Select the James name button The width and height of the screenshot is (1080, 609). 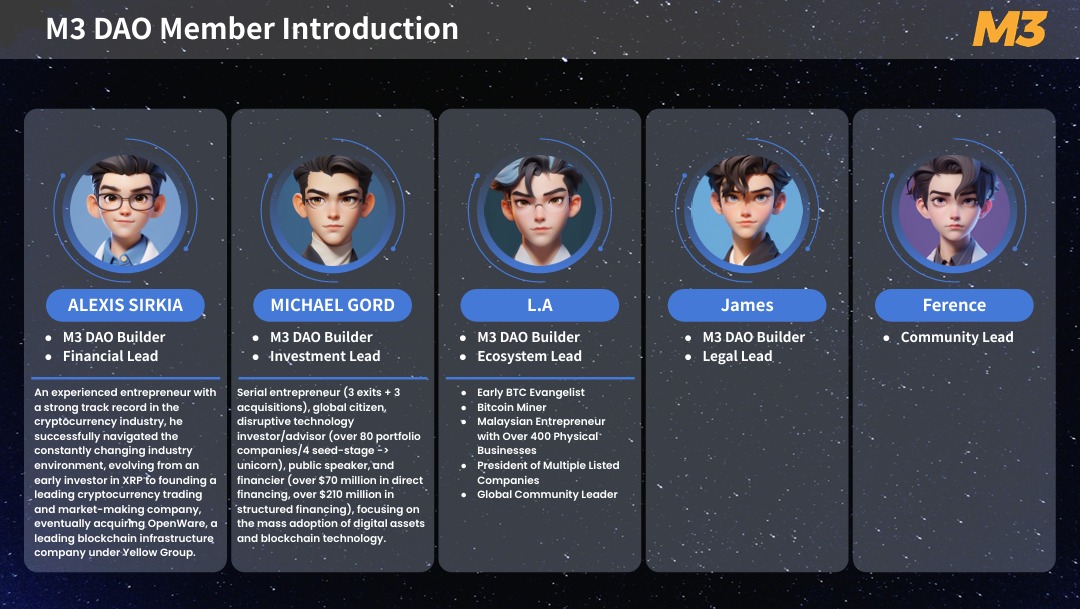pos(747,305)
